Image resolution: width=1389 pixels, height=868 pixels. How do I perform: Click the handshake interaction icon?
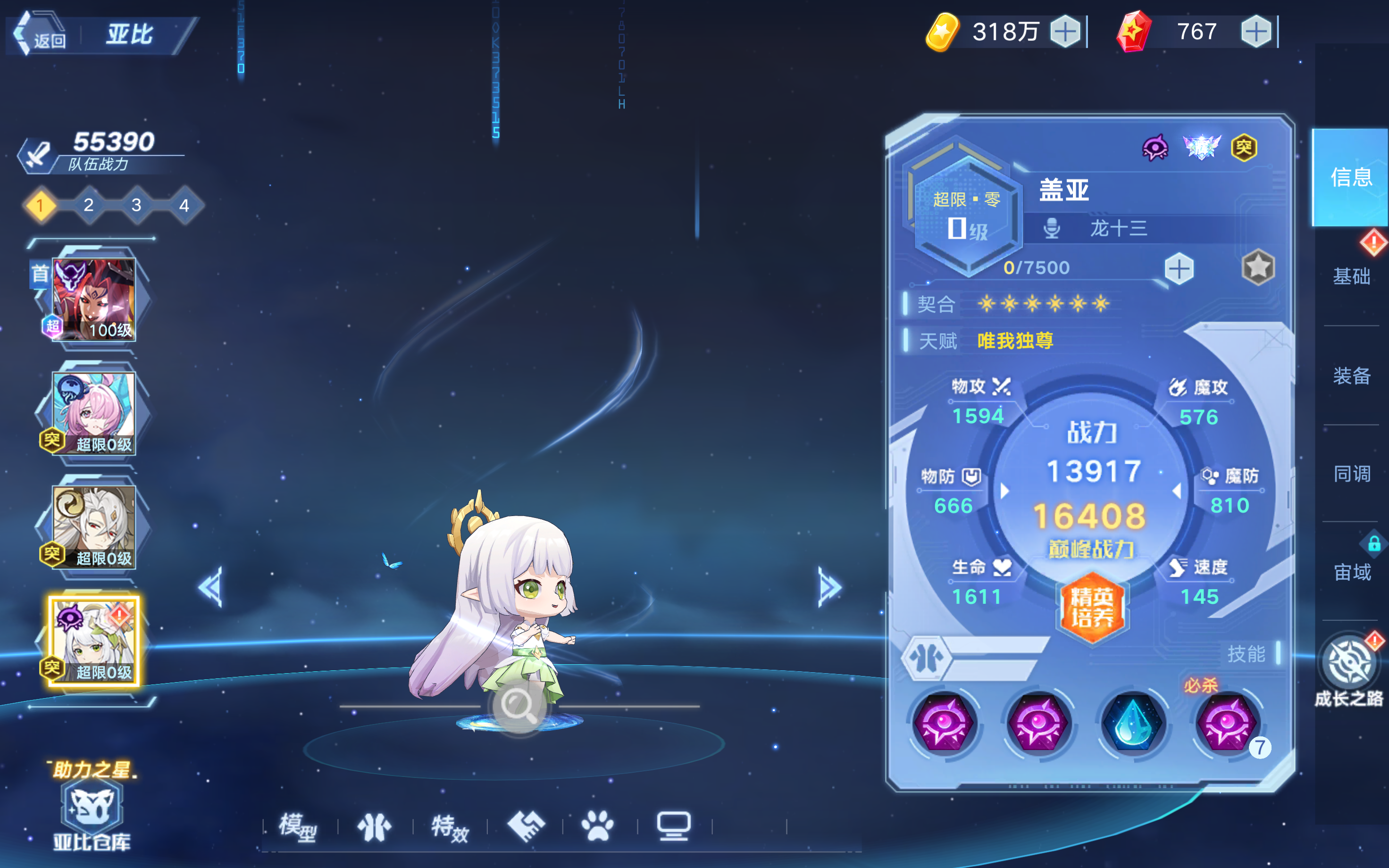coord(528,826)
